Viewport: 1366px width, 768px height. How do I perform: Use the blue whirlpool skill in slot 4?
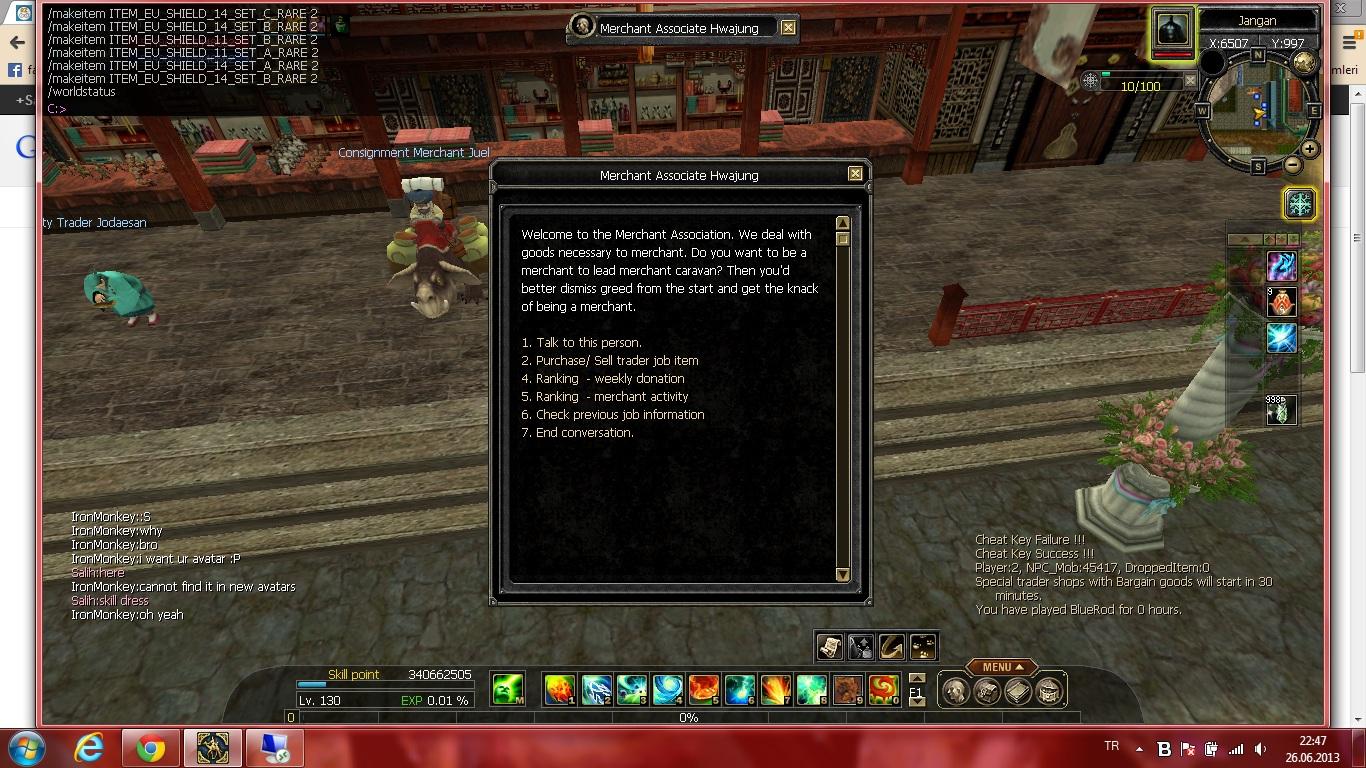coord(667,689)
